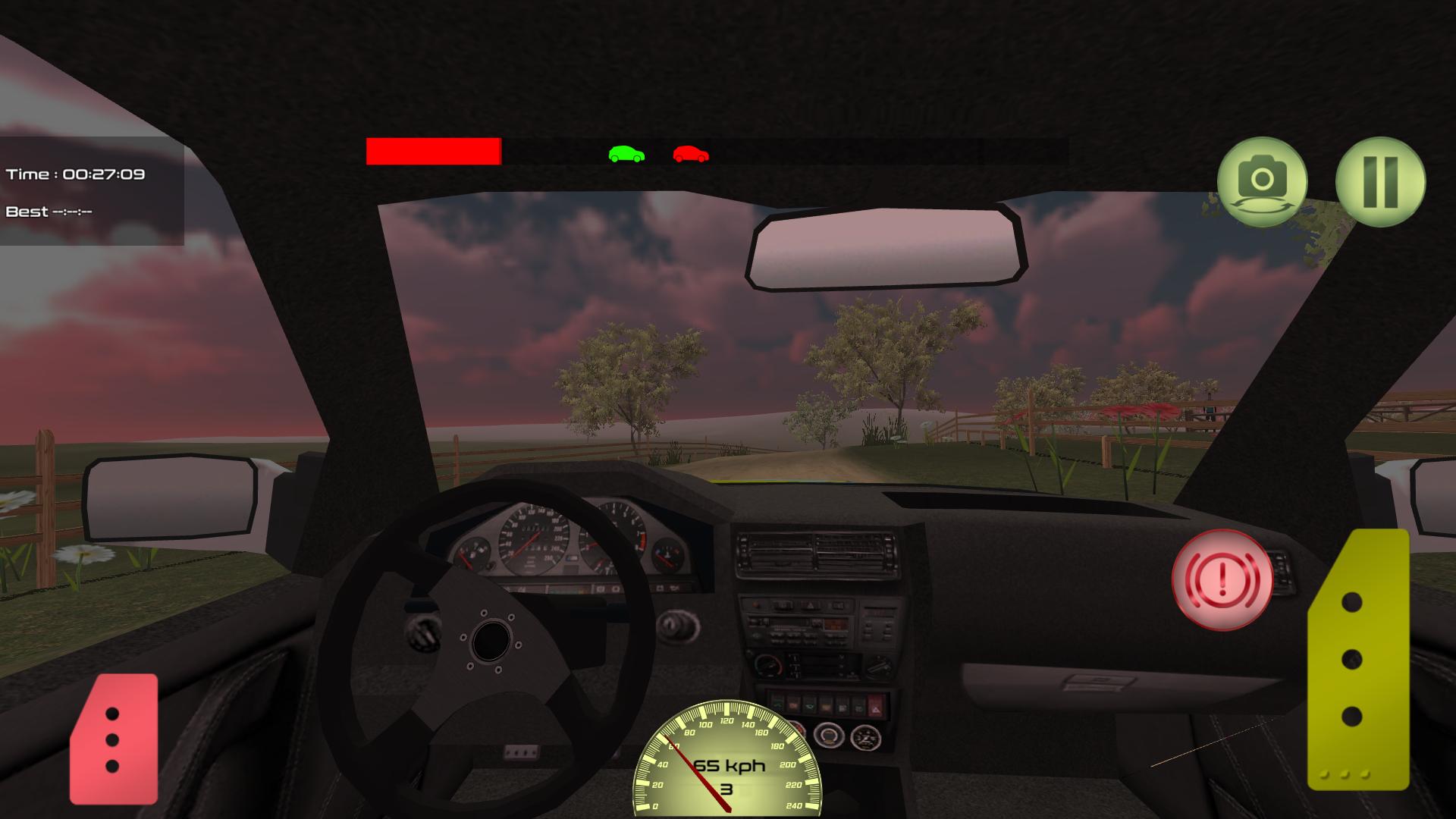This screenshot has width=1456, height=819.
Task: Select the Time 00:27:09 display panel
Action: 76,173
